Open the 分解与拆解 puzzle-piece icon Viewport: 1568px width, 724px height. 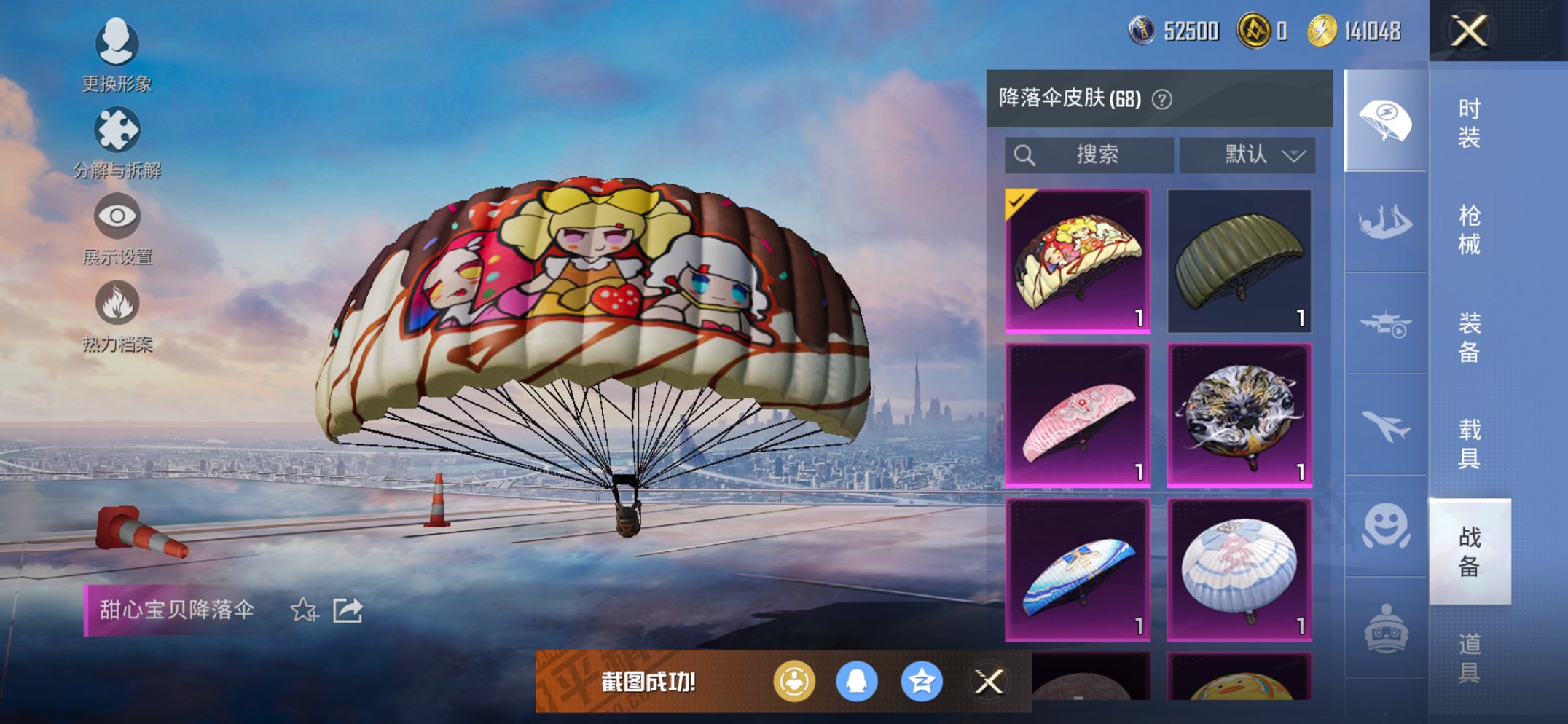tap(117, 130)
